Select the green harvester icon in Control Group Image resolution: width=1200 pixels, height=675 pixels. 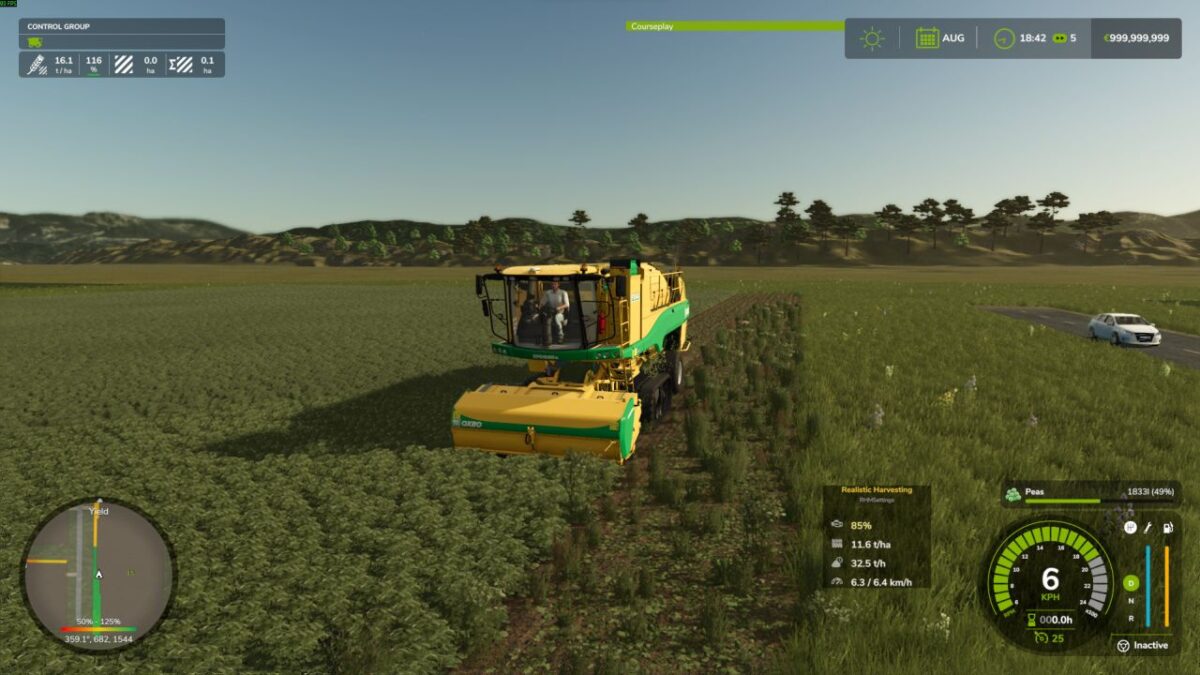(35, 42)
